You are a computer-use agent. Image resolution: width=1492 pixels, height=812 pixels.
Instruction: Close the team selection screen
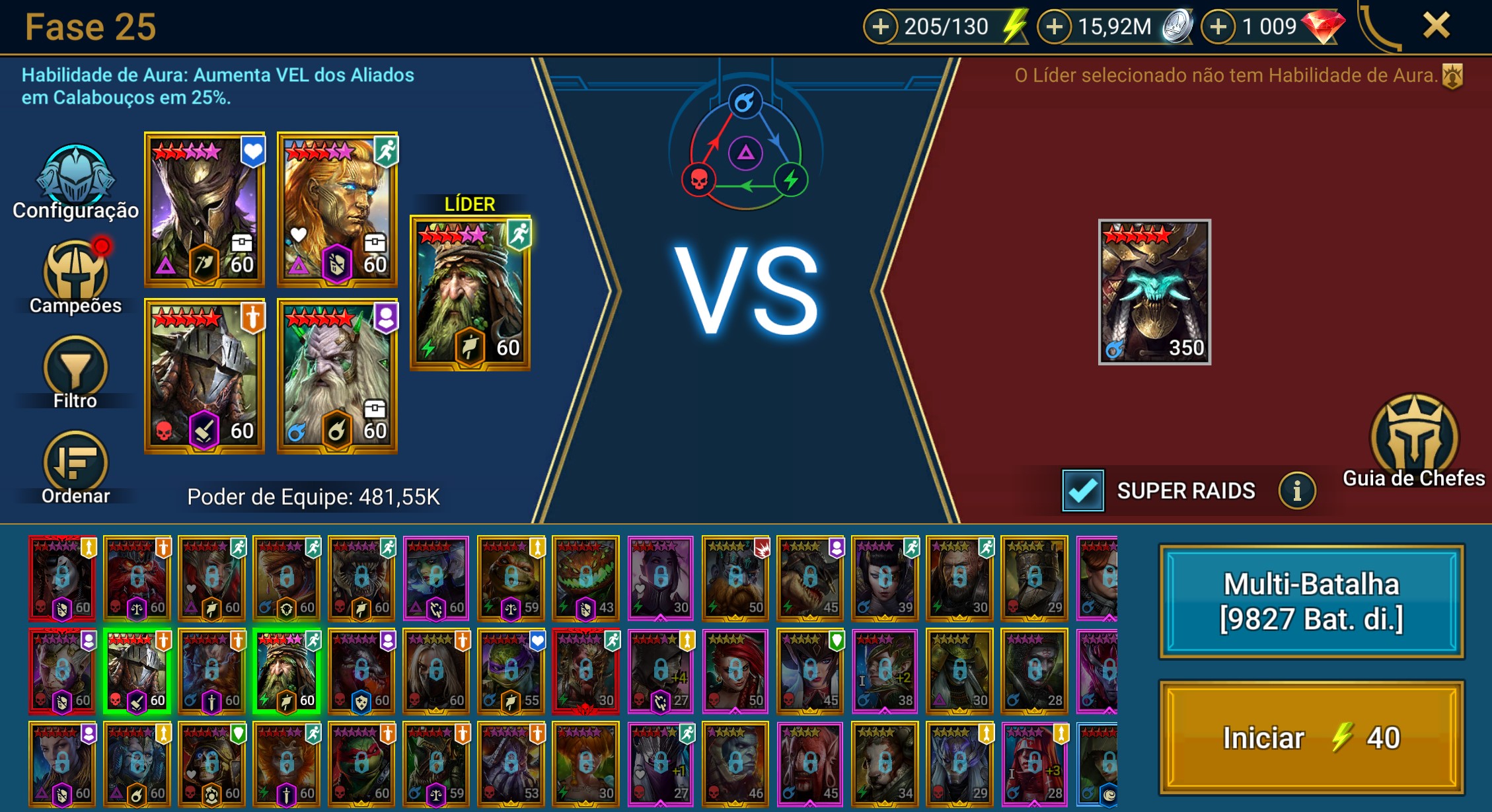coord(1436,26)
